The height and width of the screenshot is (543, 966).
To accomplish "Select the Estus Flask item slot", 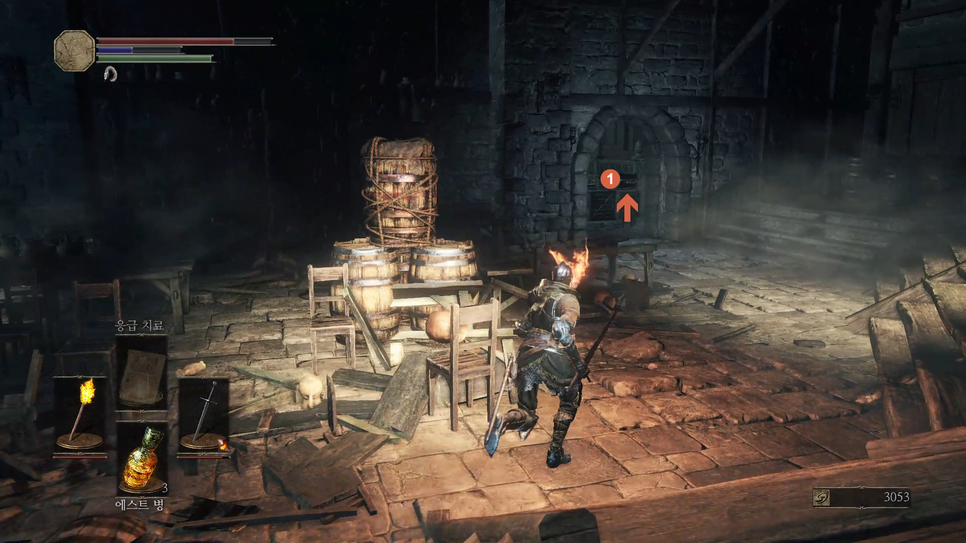I will coord(142,460).
